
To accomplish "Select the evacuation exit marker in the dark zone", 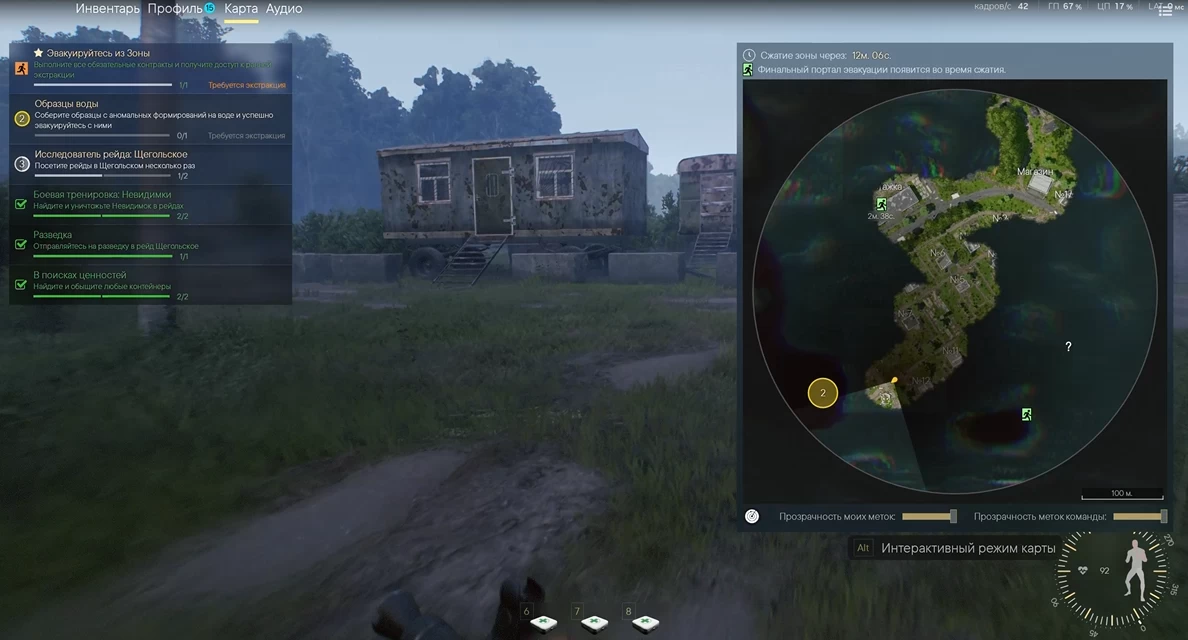I will [x=1026, y=414].
